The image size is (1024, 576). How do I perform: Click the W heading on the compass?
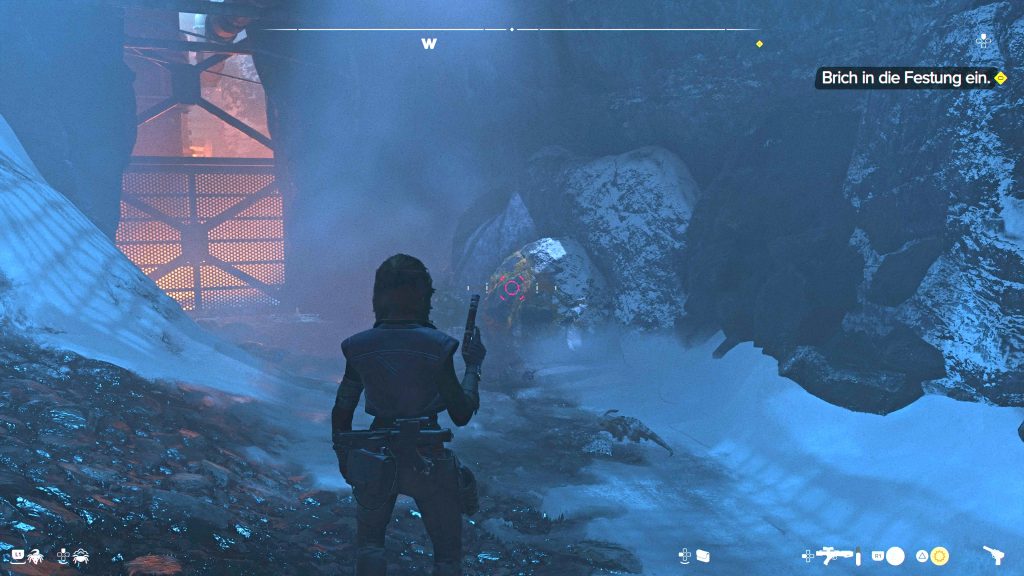coord(429,44)
